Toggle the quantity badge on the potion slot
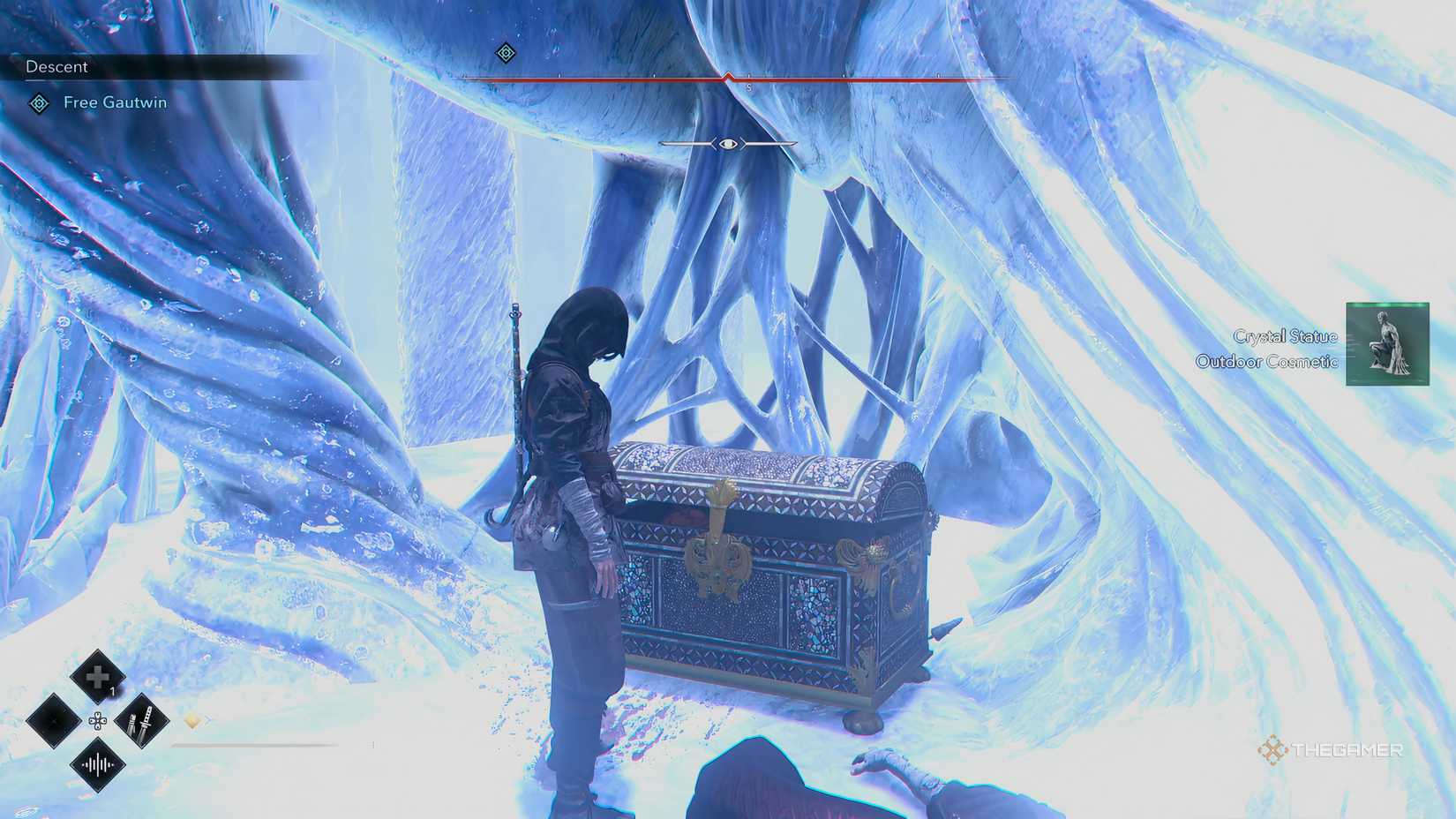Screen dimensions: 1456x819 [114, 691]
